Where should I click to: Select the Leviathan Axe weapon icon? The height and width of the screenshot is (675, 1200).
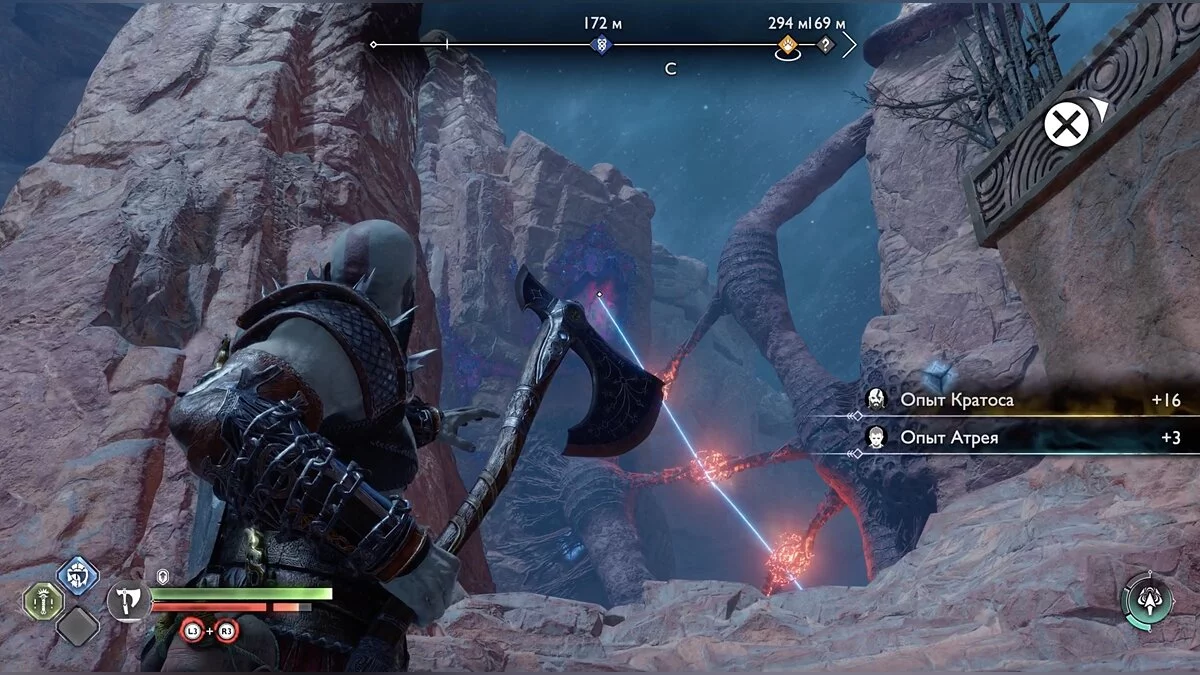click(129, 601)
